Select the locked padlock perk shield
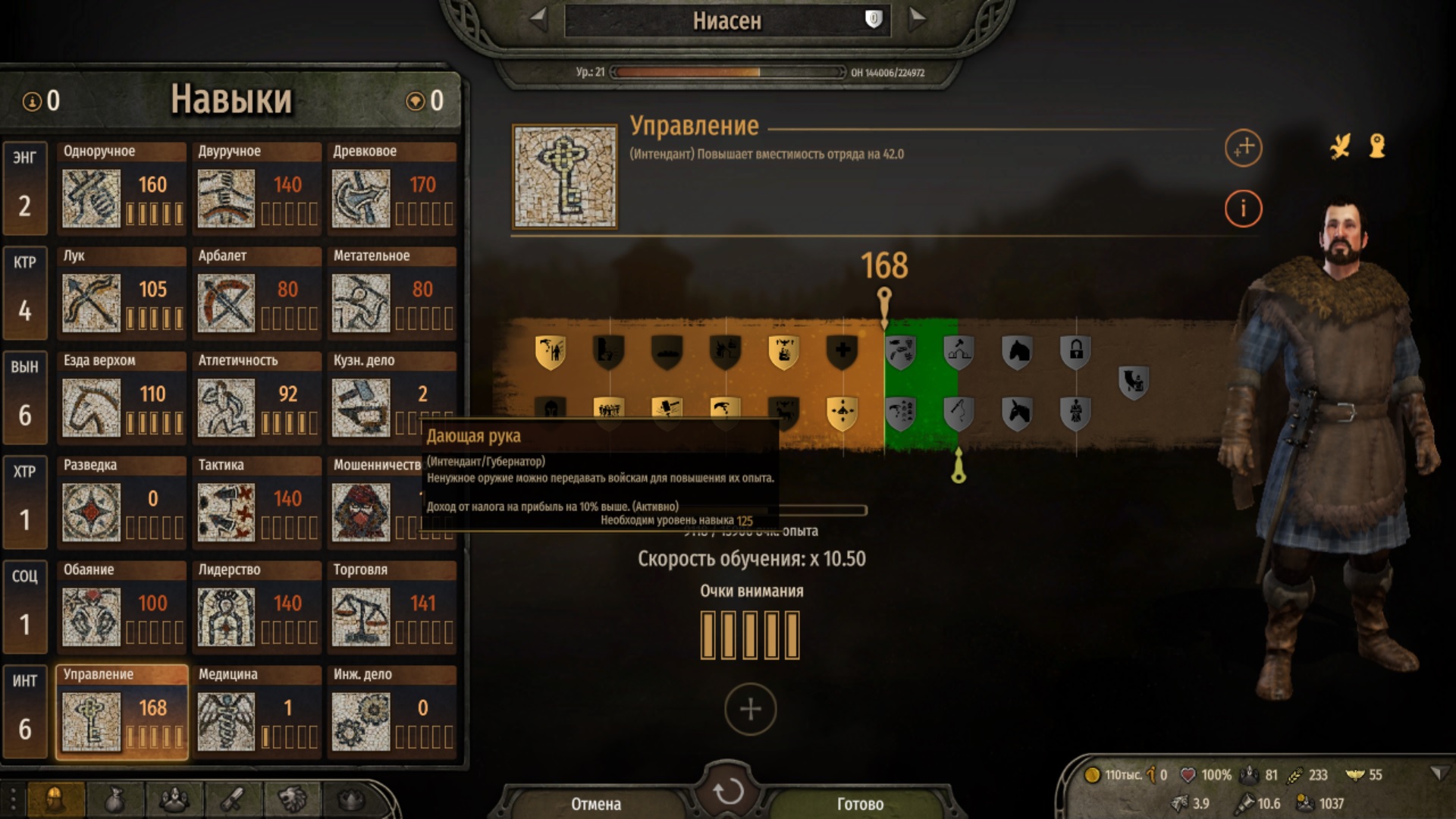 coord(1075,351)
